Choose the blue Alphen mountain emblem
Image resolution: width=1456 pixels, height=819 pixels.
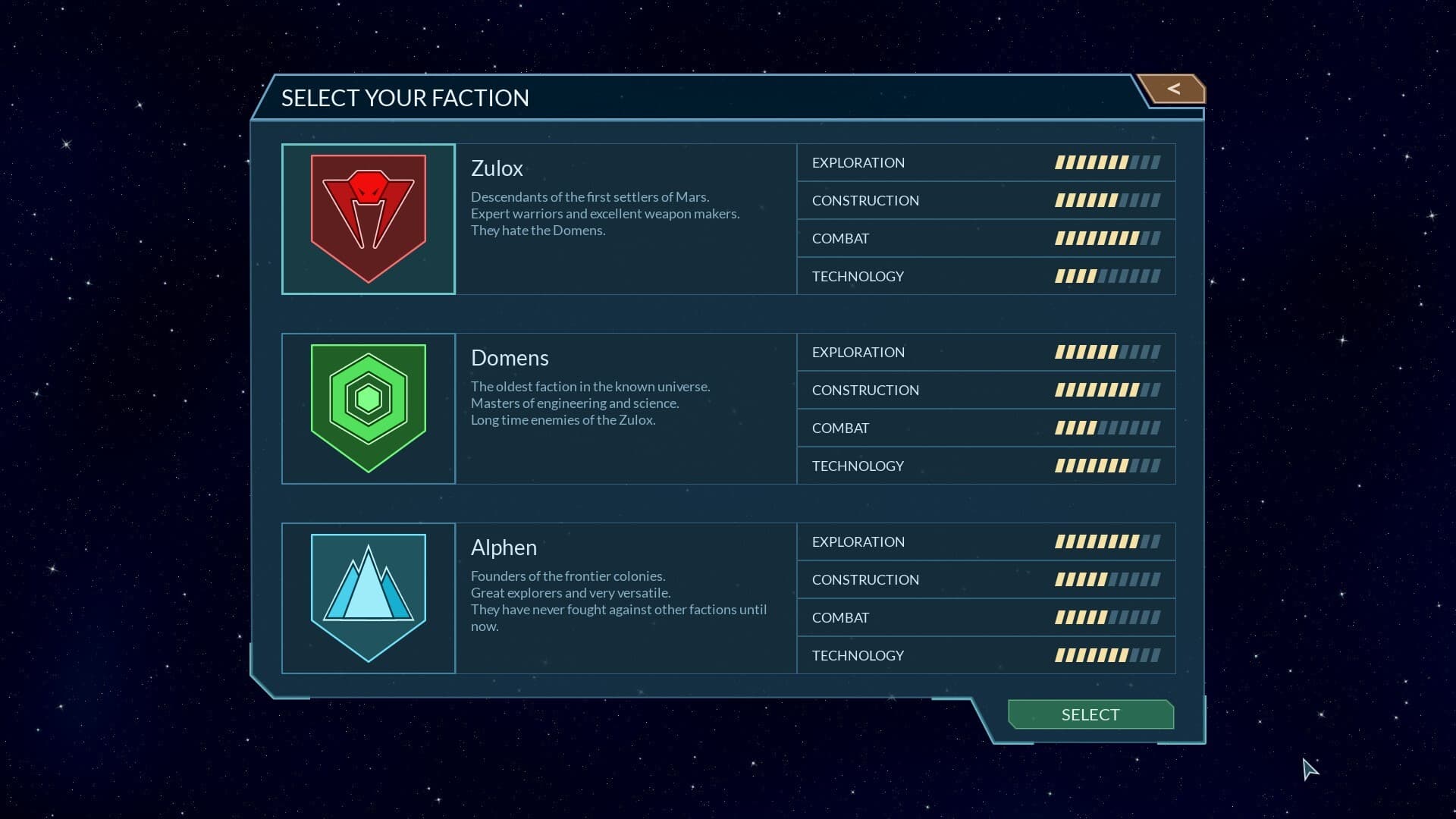click(x=369, y=598)
